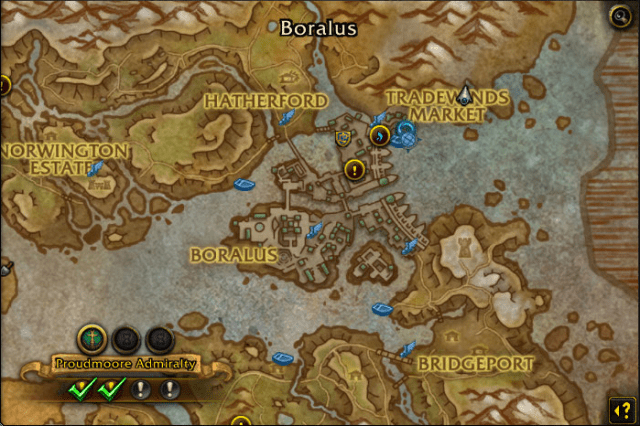Click the yellow exclamation quest marker

click(353, 169)
